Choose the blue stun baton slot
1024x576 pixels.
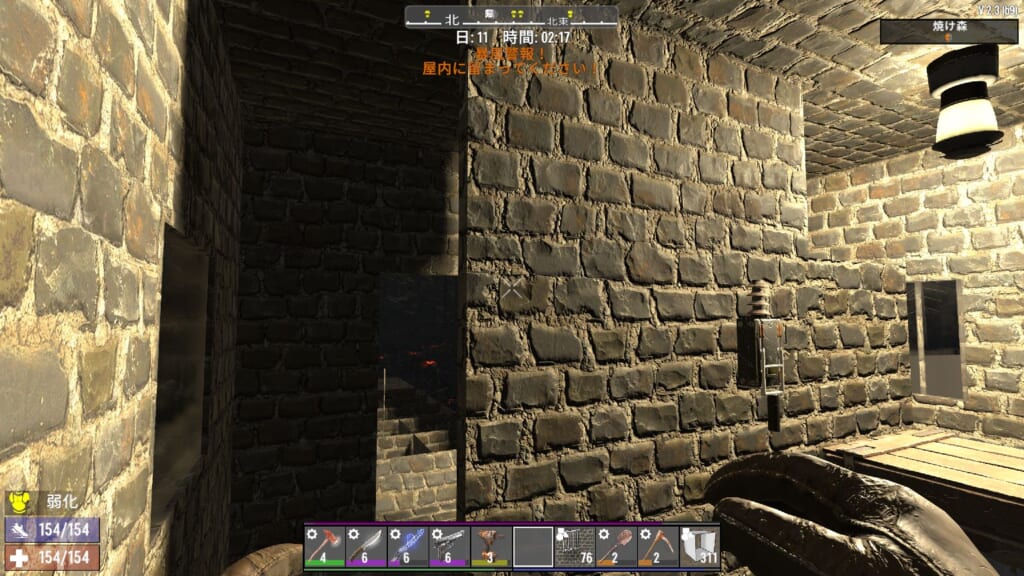pos(408,547)
